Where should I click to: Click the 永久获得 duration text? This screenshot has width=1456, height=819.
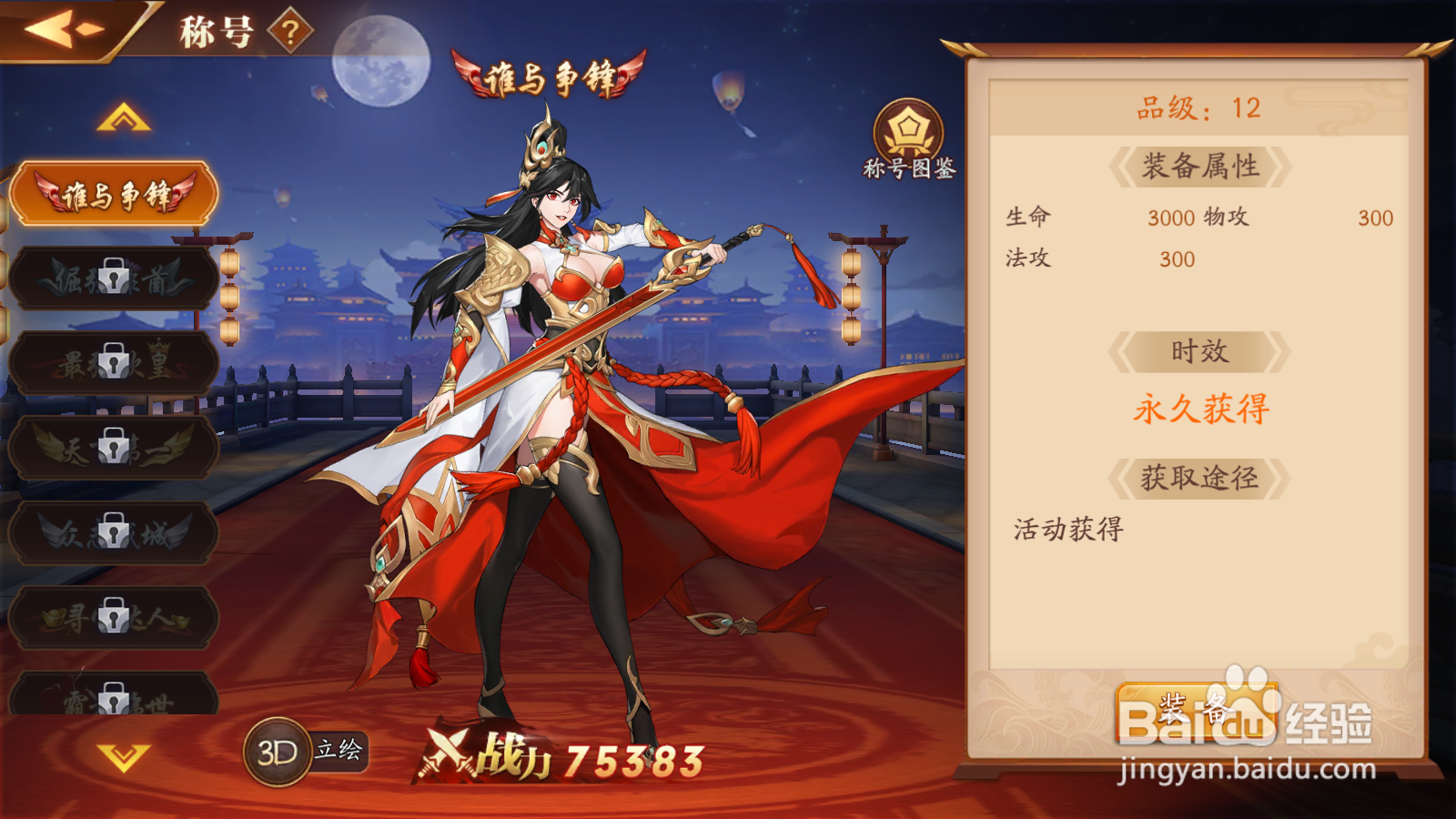point(1201,410)
